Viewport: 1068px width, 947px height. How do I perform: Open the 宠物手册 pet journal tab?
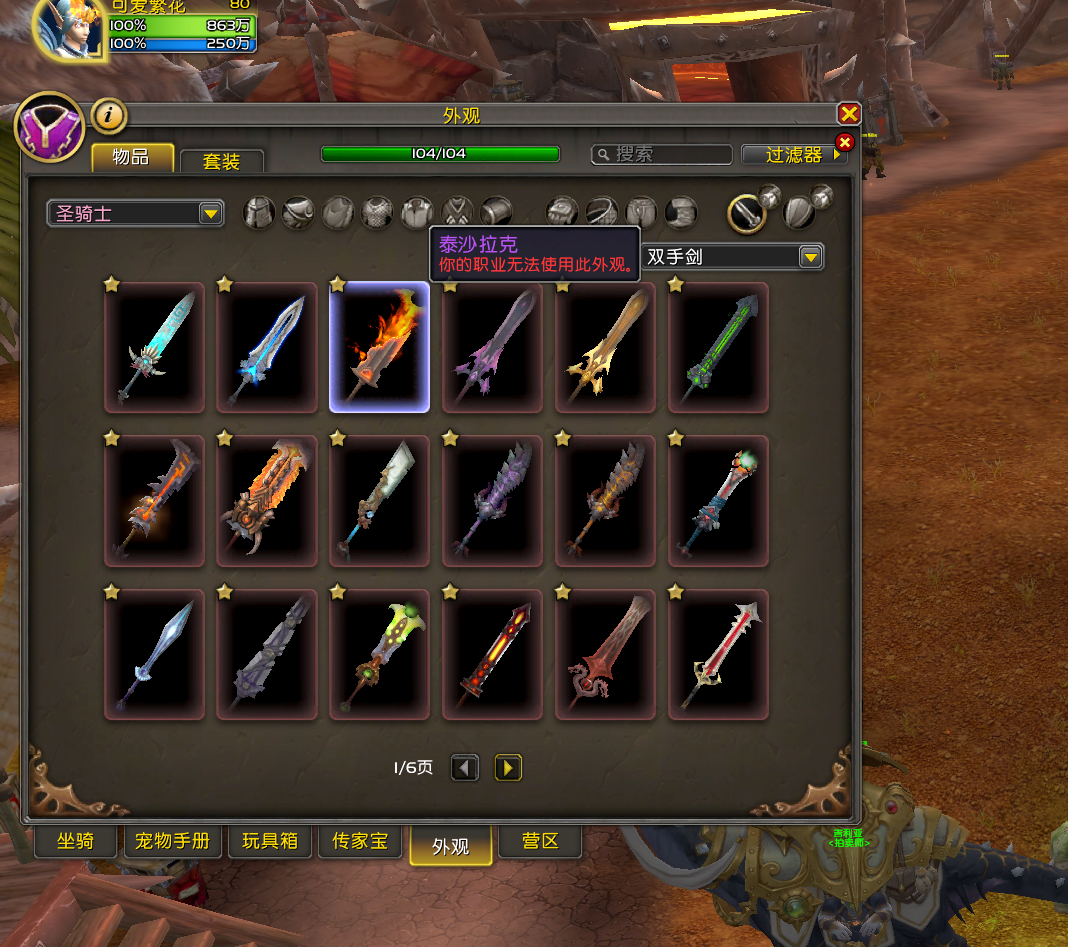172,841
